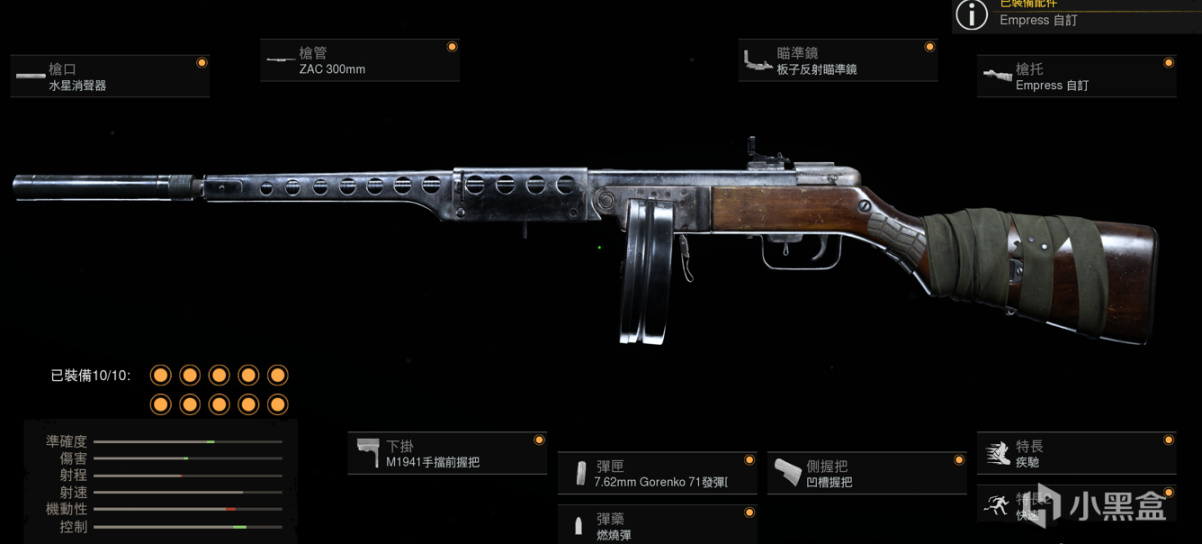Open the 特長2 running-figure perk slot
This screenshot has width=1202, height=544.
pyautogui.click(x=1076, y=504)
